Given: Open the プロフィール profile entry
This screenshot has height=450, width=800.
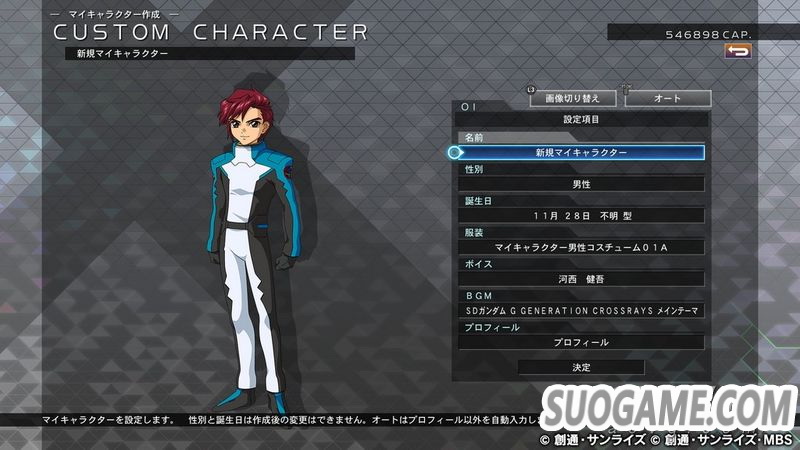Looking at the screenshot, I should [581, 342].
